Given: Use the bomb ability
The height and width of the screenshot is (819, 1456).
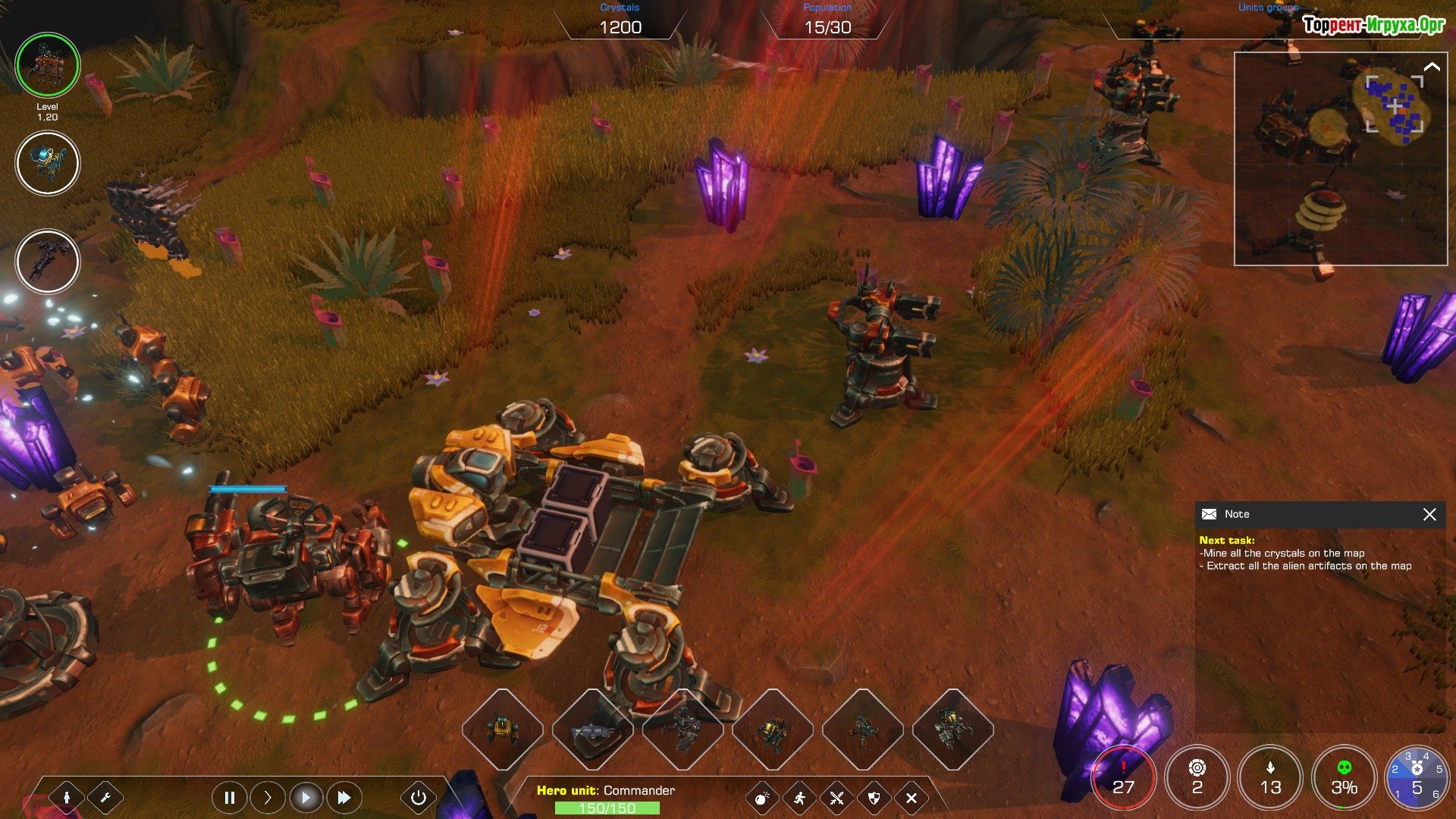Looking at the screenshot, I should pos(762,798).
